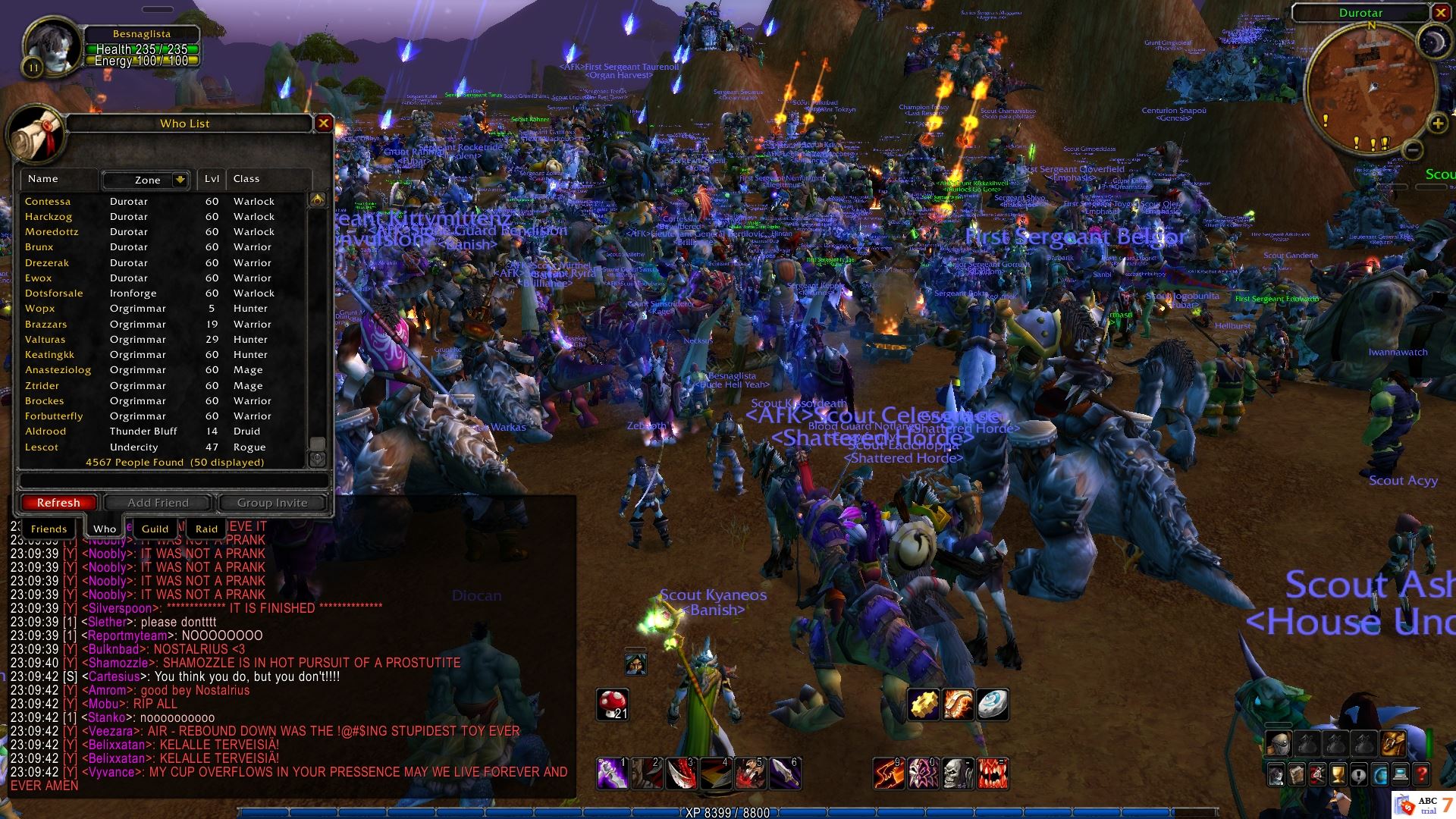
Task: Open the backpack bag
Action: click(1394, 743)
